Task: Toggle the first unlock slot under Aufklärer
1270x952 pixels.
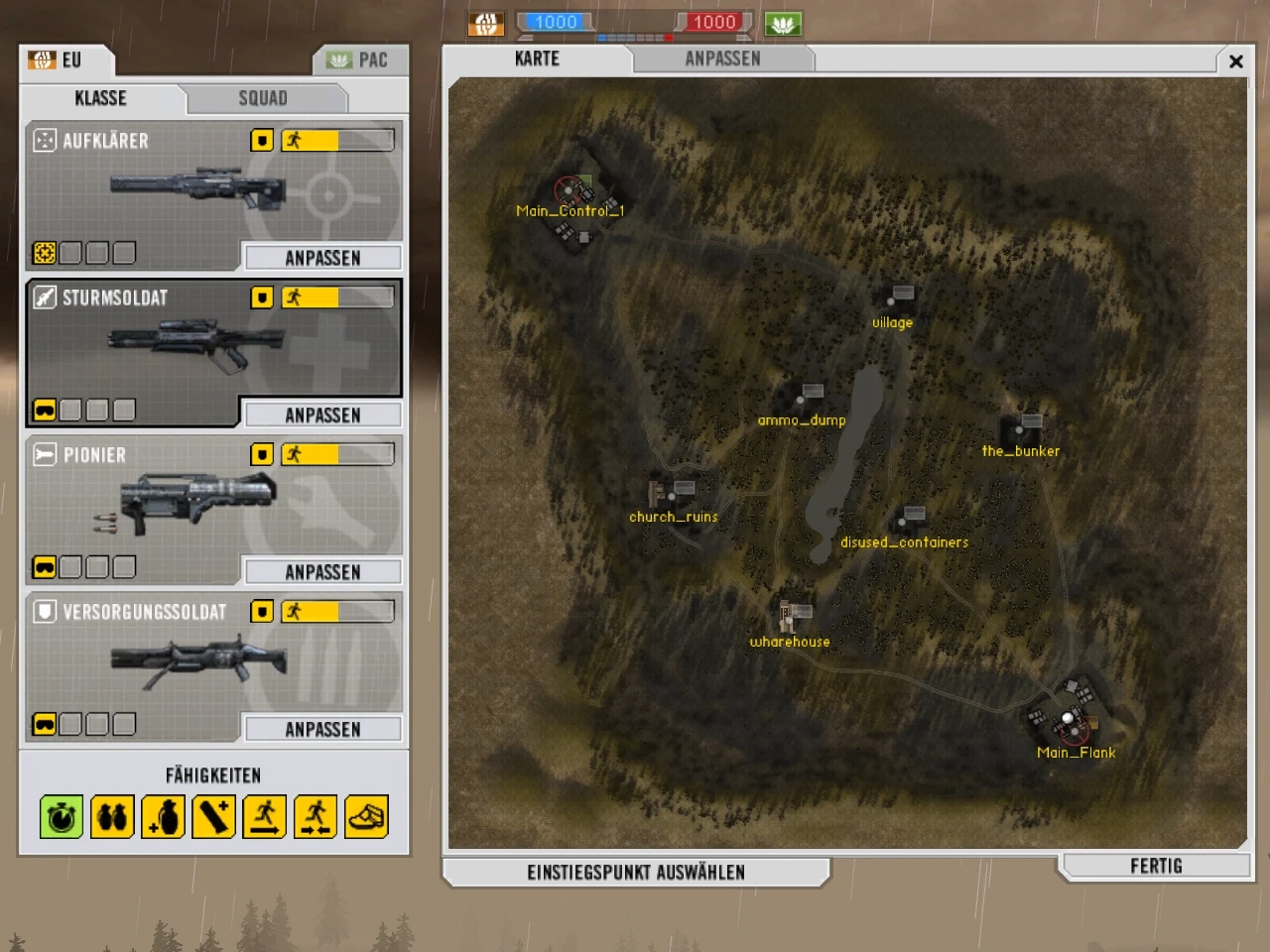Action: tap(45, 253)
